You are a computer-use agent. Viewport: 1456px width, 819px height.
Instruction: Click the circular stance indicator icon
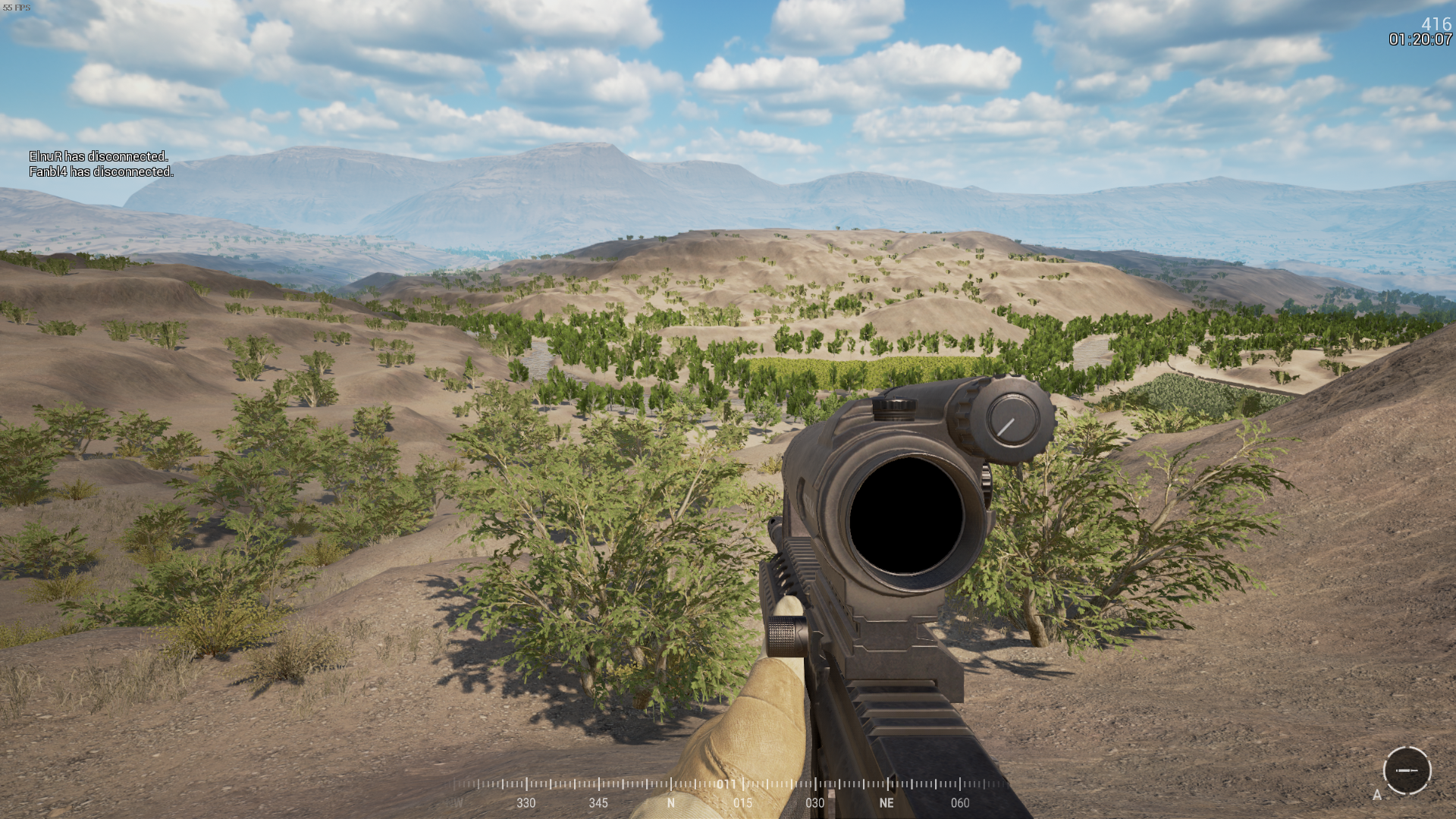point(1407,770)
